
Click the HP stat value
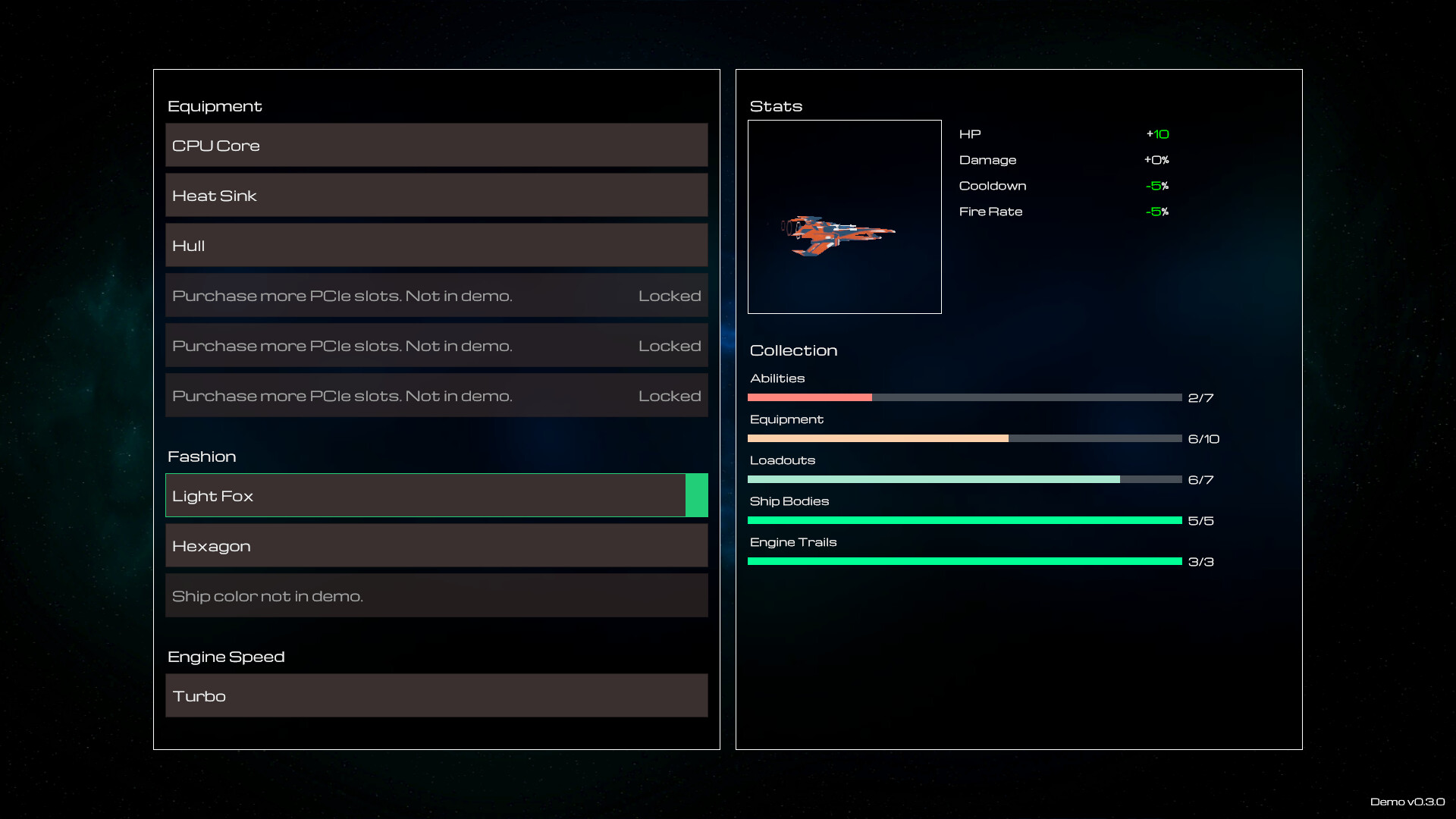[1158, 133]
